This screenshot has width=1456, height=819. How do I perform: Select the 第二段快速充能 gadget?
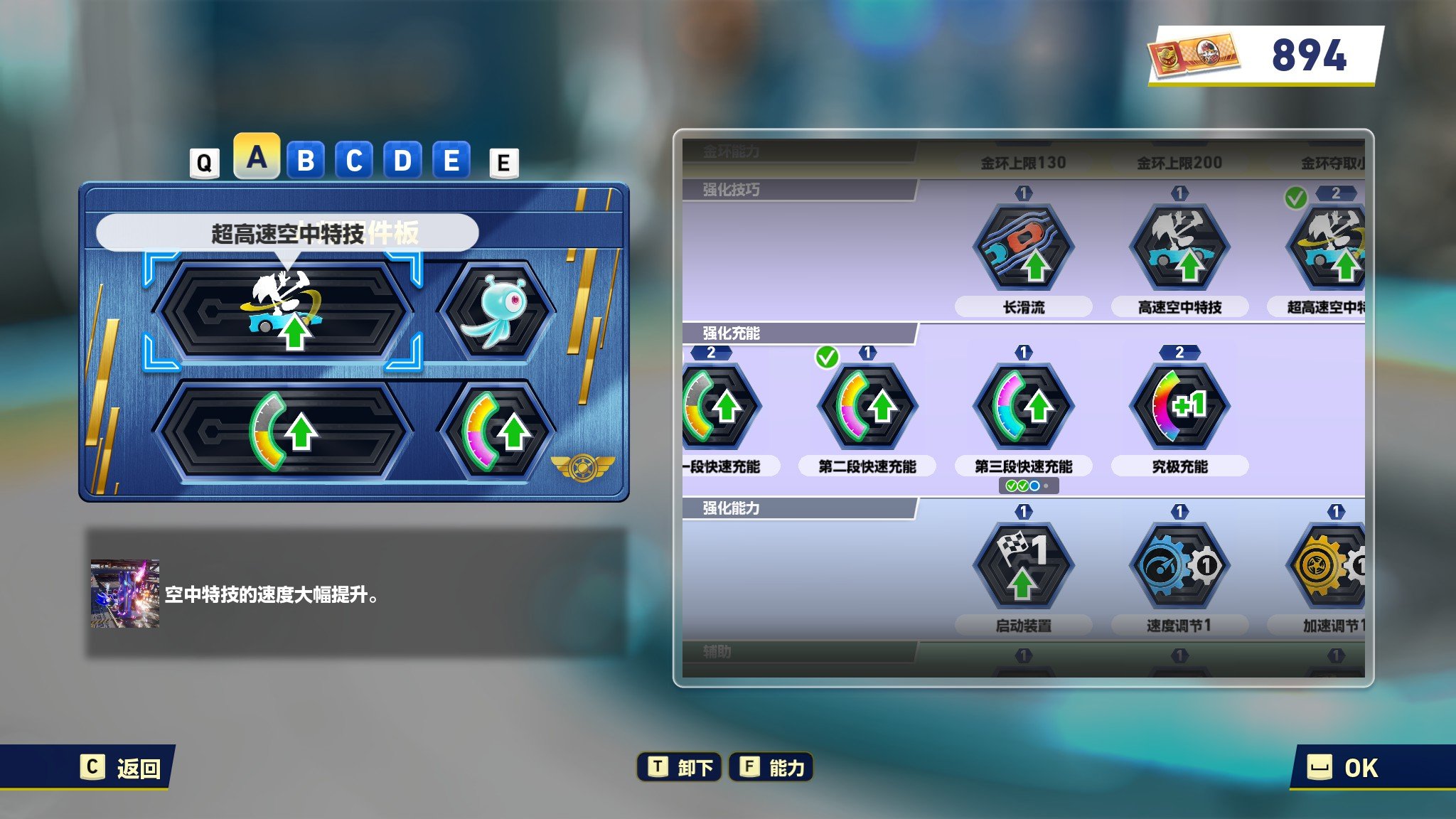867,407
